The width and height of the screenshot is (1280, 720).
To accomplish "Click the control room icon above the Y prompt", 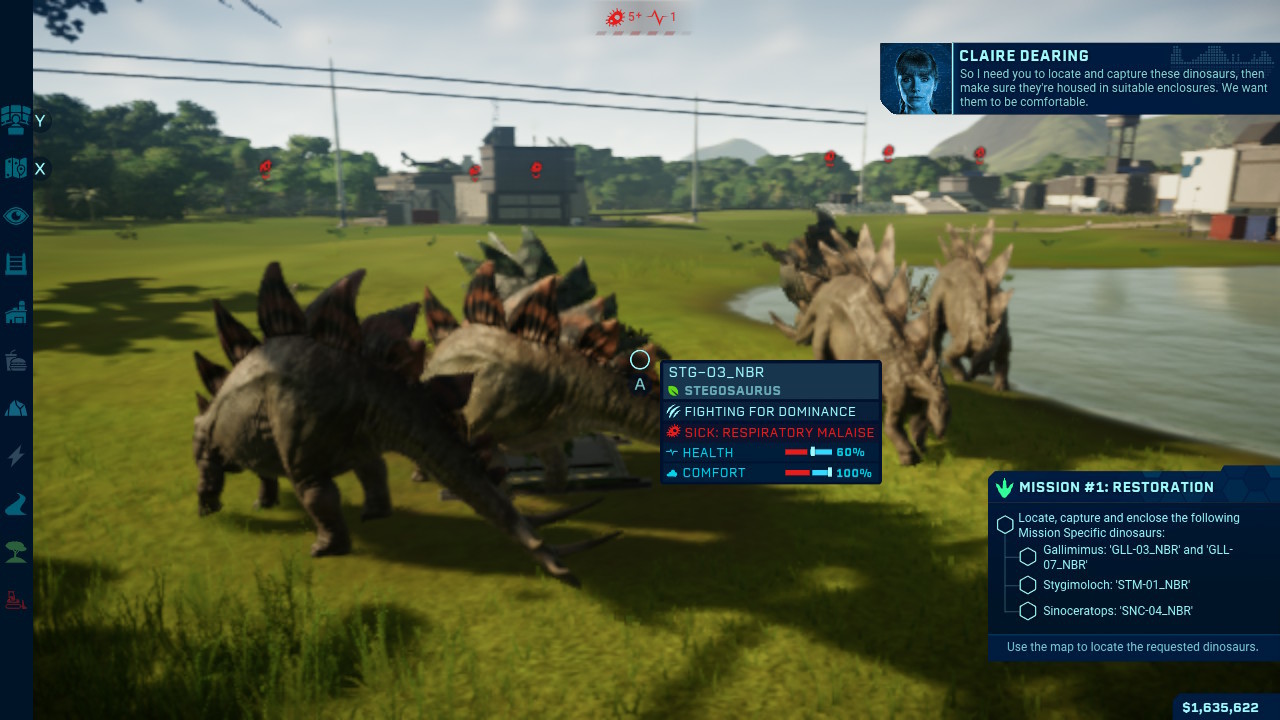I will pyautogui.click(x=15, y=120).
